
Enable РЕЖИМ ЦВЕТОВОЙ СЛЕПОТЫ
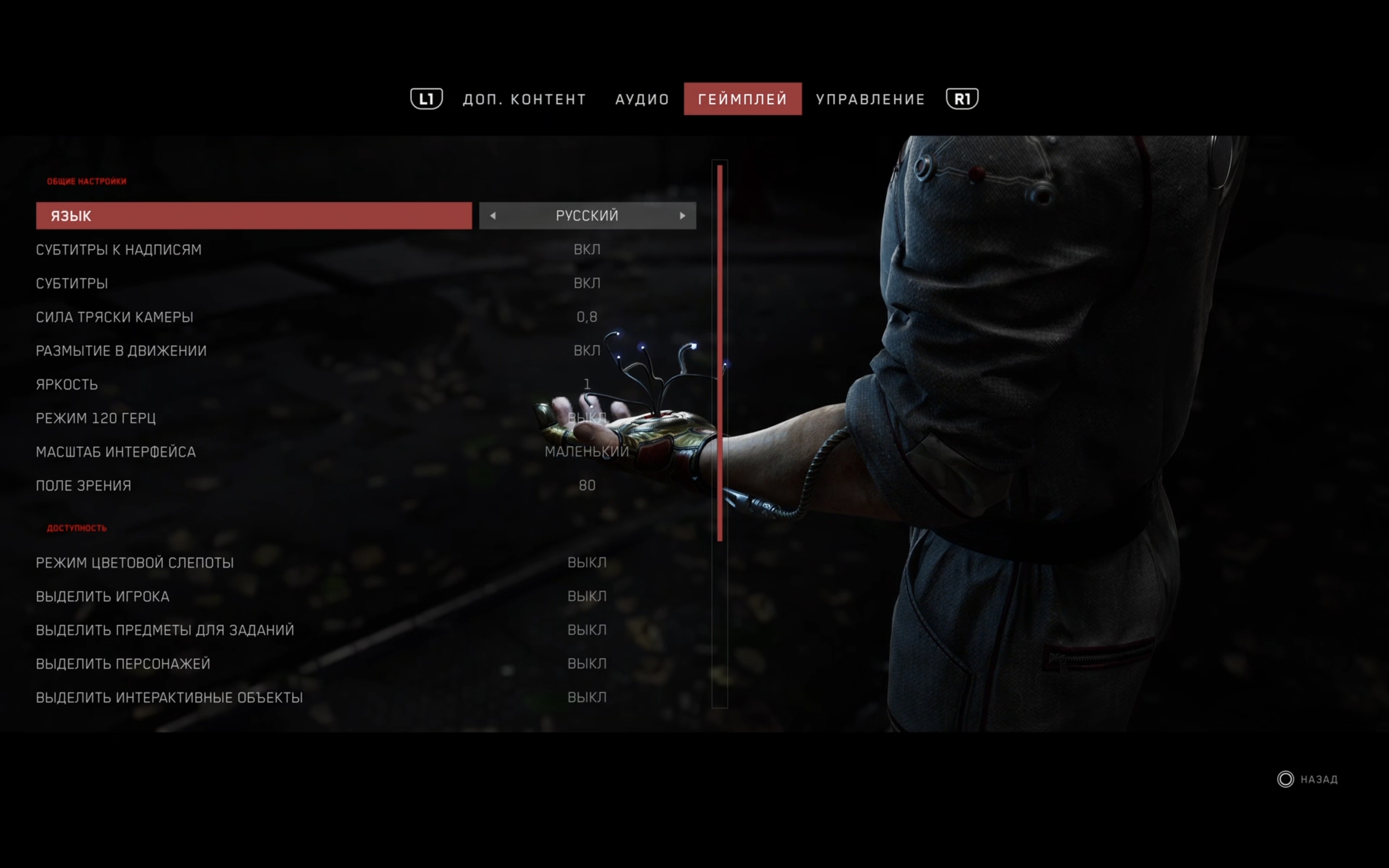[x=587, y=562]
